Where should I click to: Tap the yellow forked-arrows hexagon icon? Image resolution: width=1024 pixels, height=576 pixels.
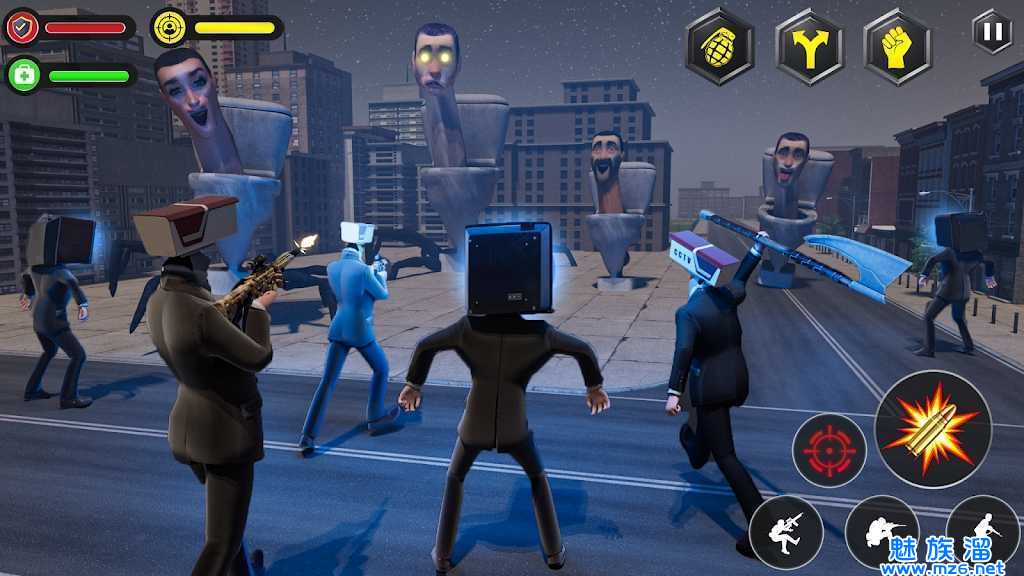click(x=809, y=46)
